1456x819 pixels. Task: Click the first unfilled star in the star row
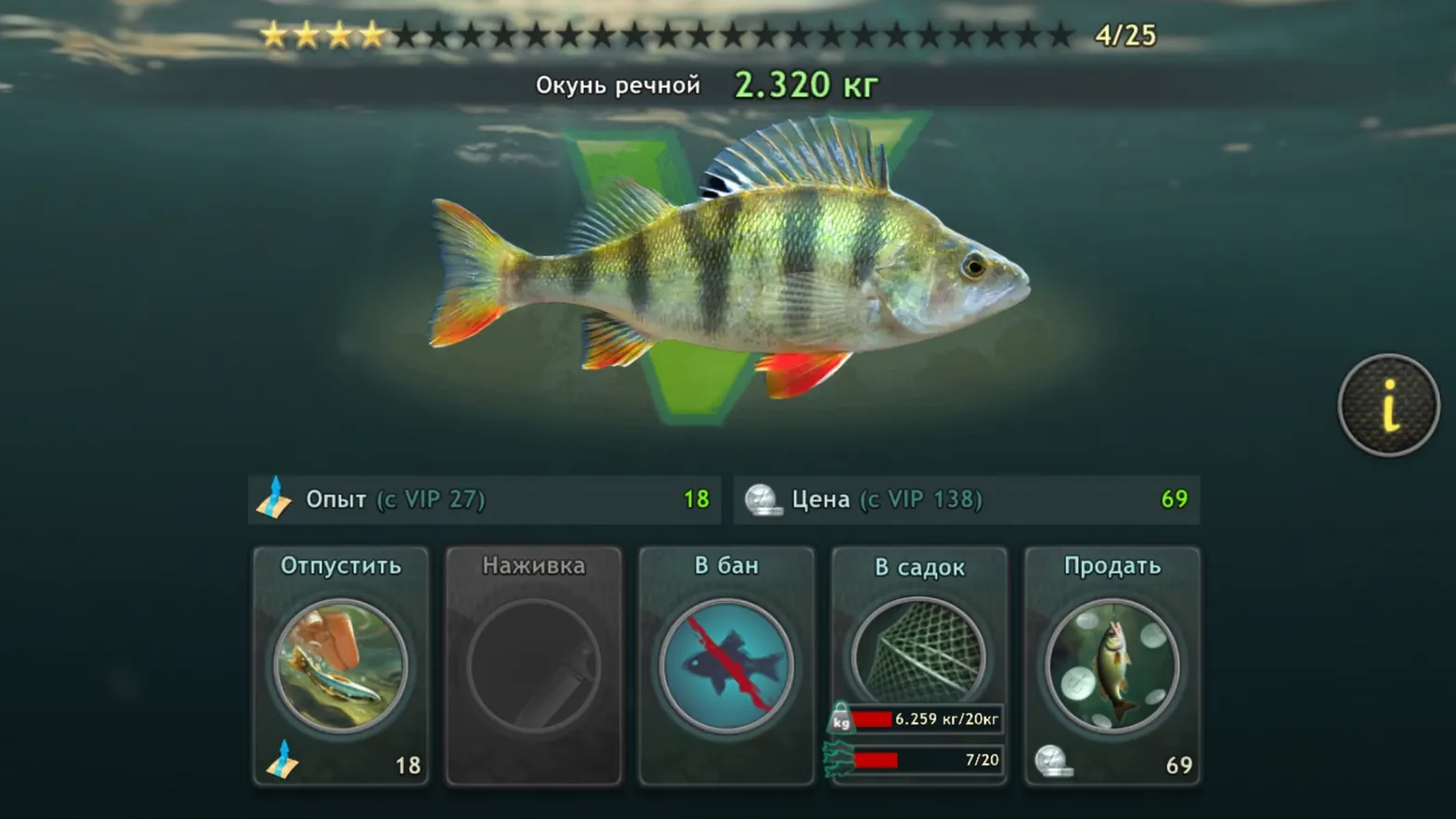(x=404, y=35)
